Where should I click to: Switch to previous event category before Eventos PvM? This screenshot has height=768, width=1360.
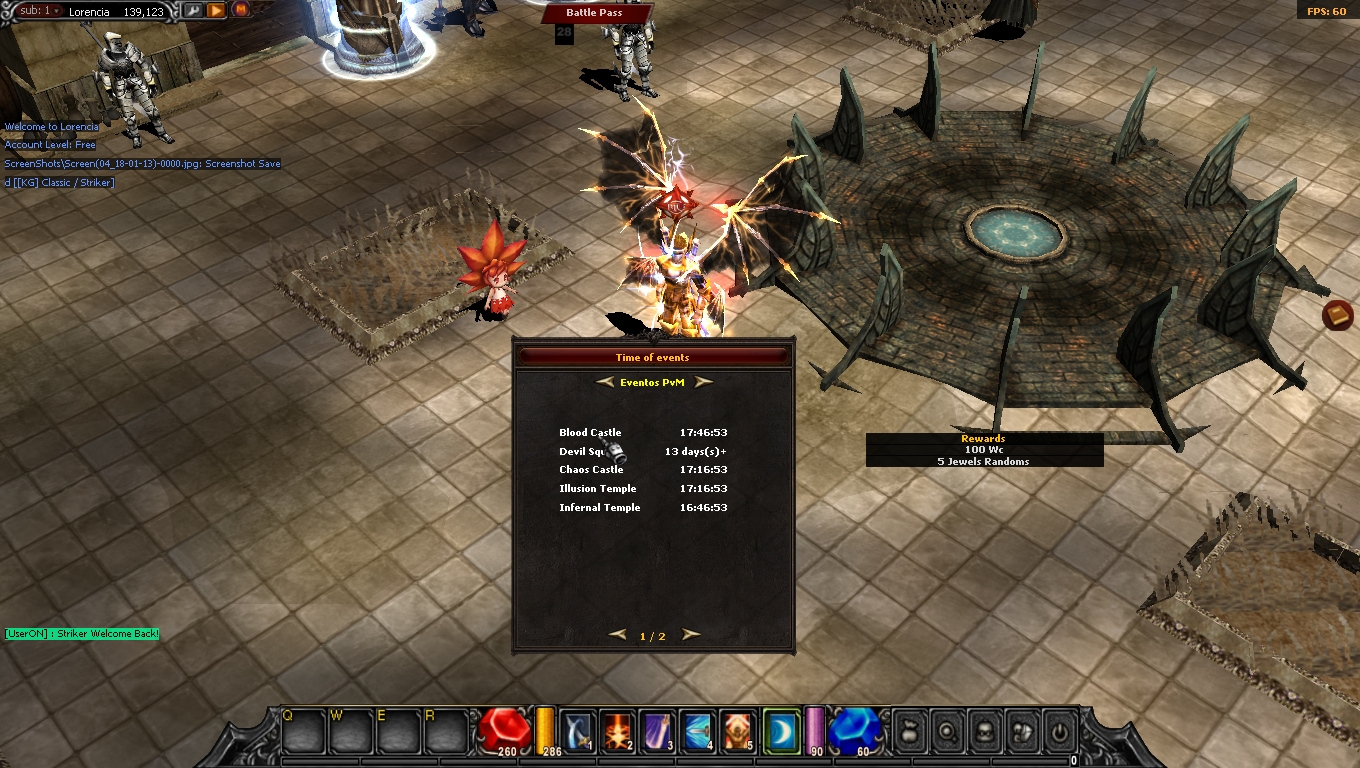tap(604, 382)
